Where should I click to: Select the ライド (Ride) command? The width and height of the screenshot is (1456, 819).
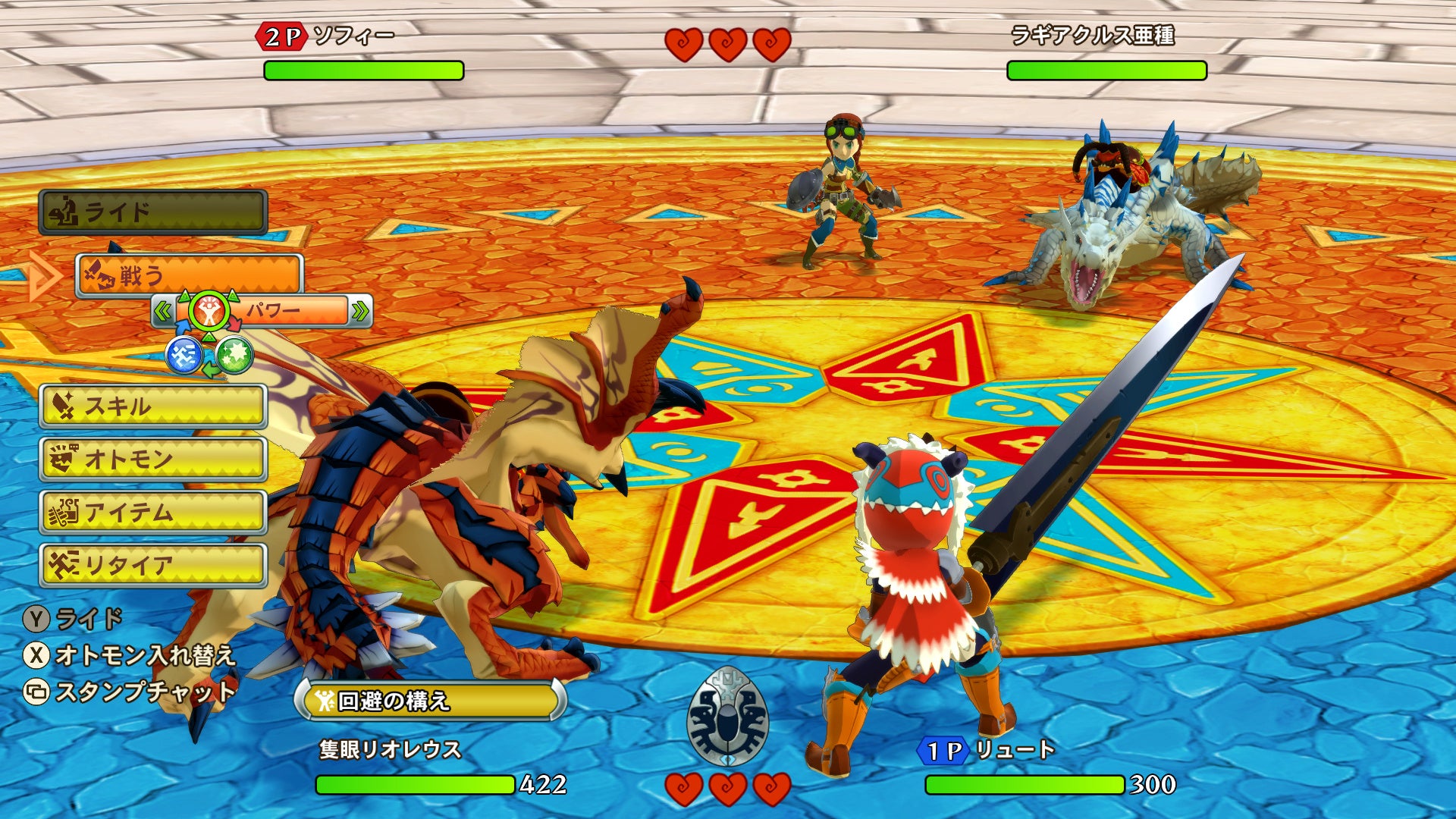(x=153, y=212)
